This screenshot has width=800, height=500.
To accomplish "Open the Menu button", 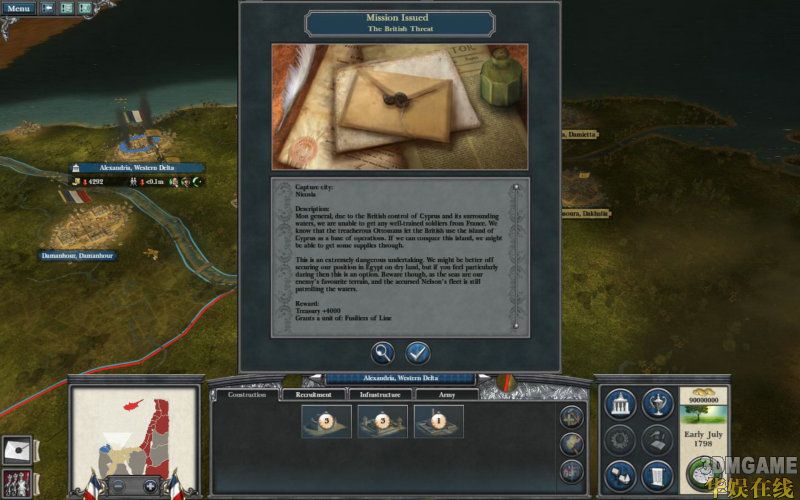I will tap(19, 8).
